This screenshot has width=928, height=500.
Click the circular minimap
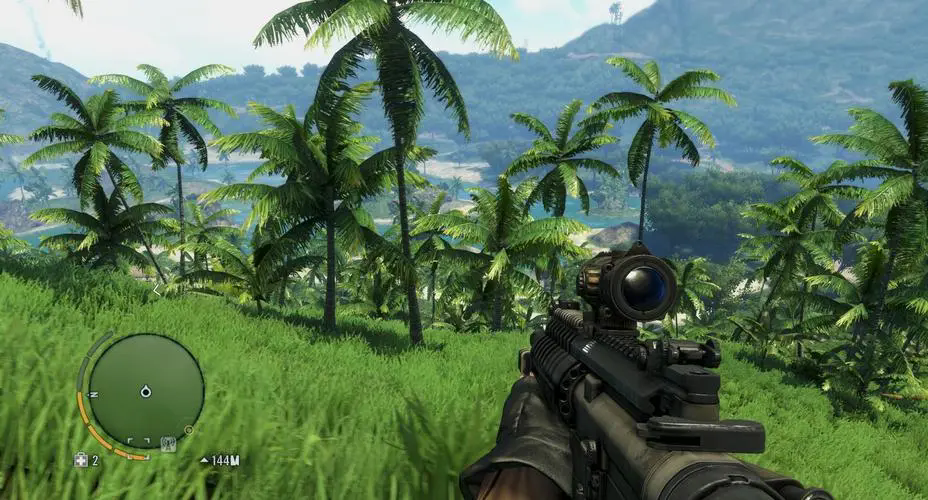(146, 390)
